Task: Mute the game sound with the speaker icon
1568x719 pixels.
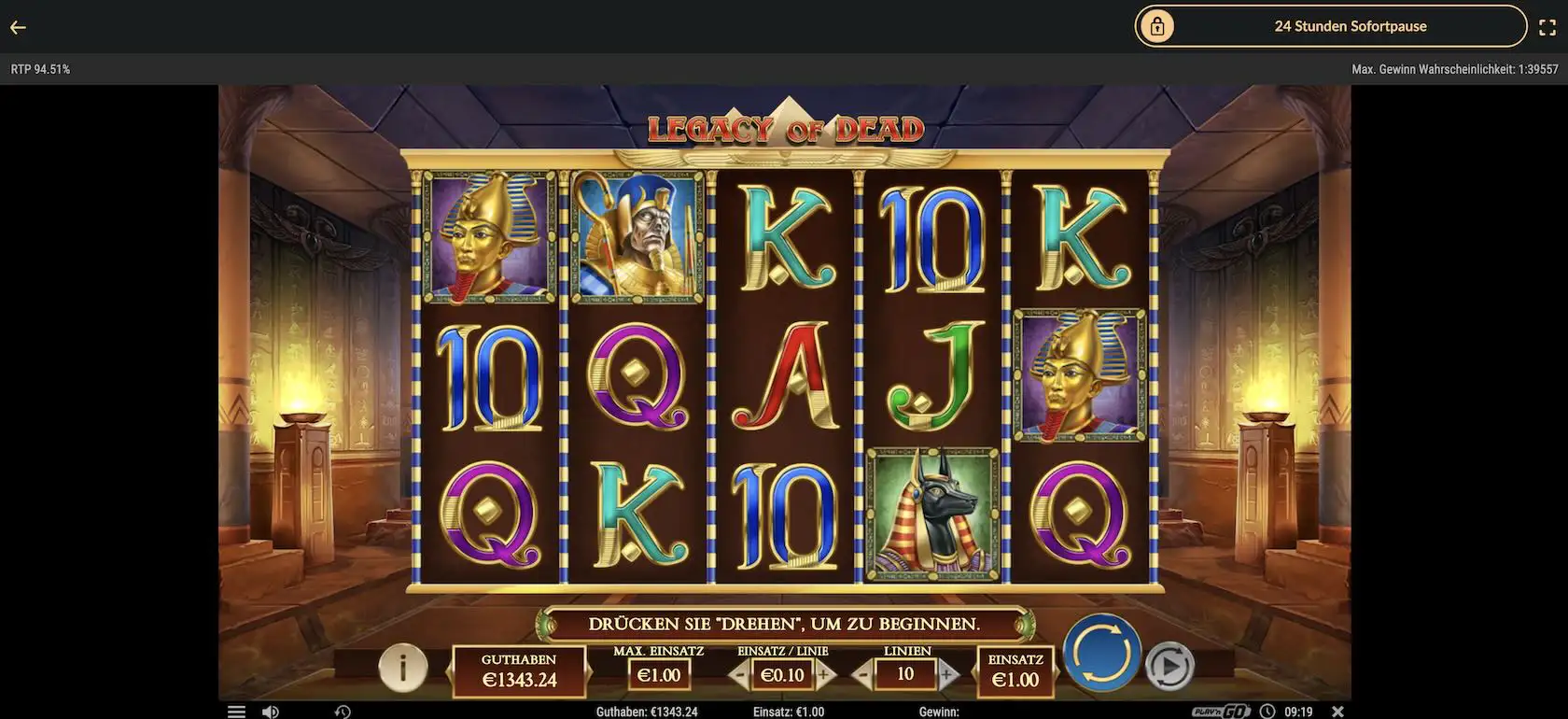Action: 271,710
